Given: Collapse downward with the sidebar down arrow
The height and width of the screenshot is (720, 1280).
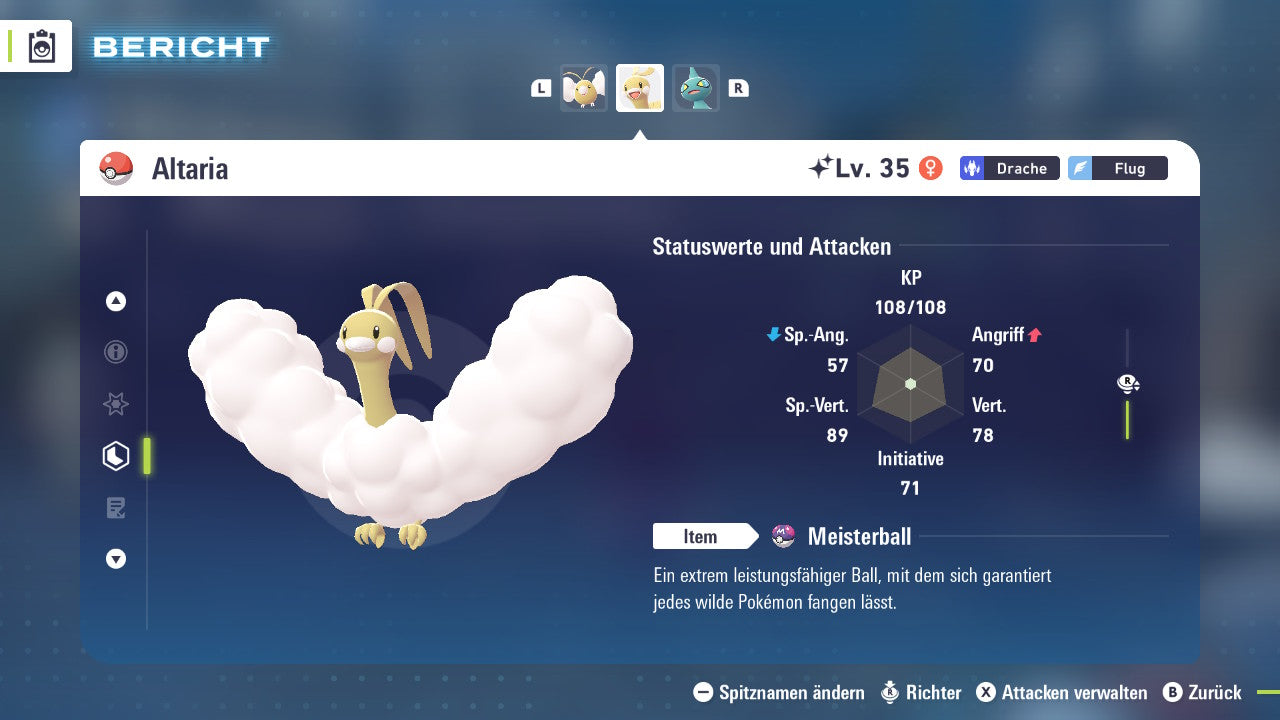Looking at the screenshot, I should point(115,559).
